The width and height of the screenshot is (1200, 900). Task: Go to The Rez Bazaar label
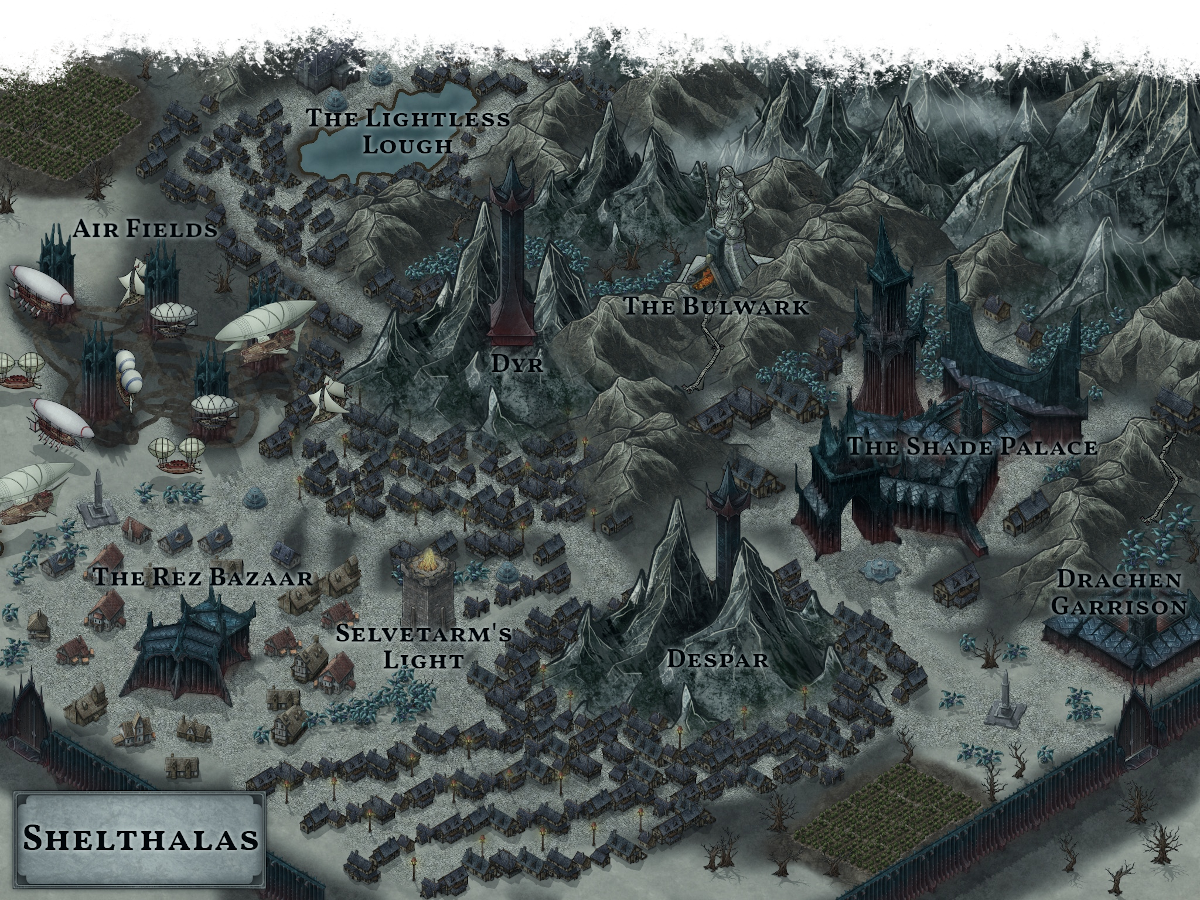click(x=202, y=577)
